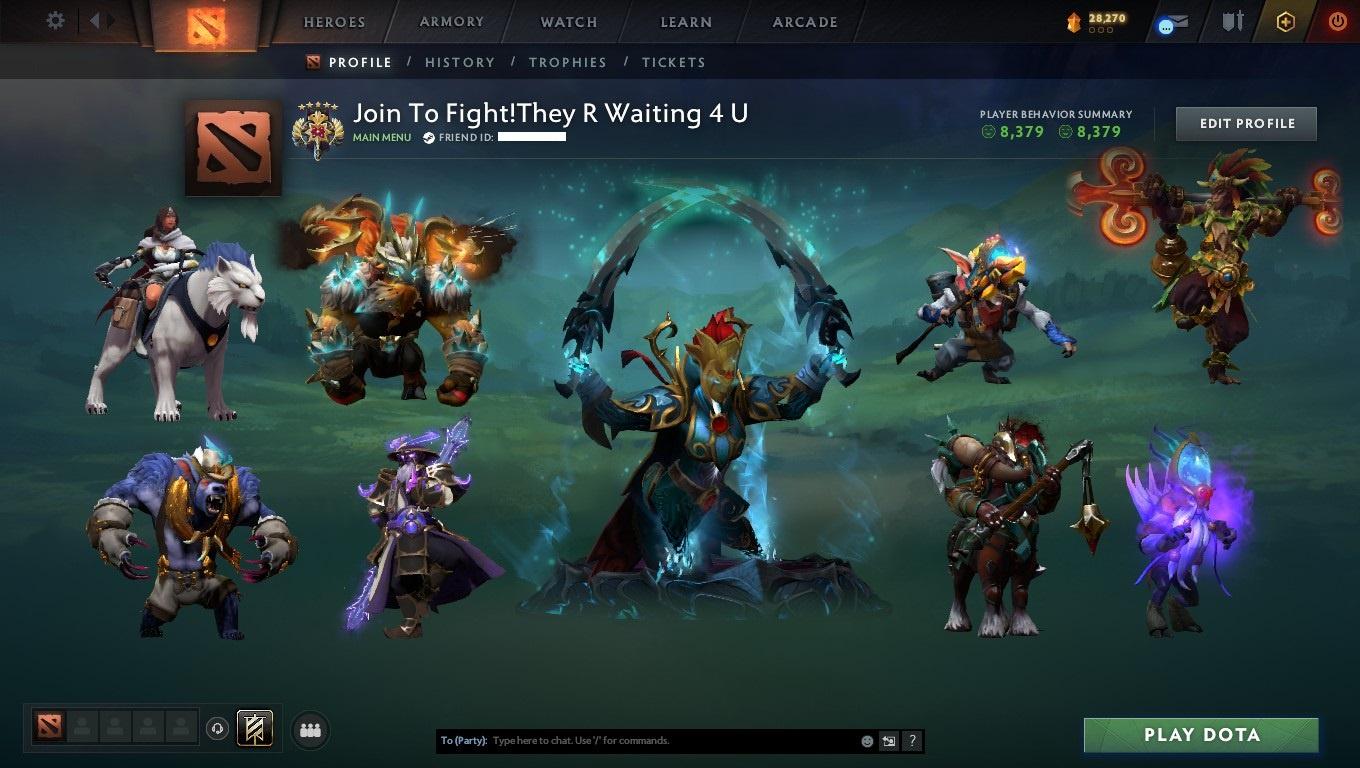Toggle the party voice chat headset
1360x768 pixels.
click(218, 729)
